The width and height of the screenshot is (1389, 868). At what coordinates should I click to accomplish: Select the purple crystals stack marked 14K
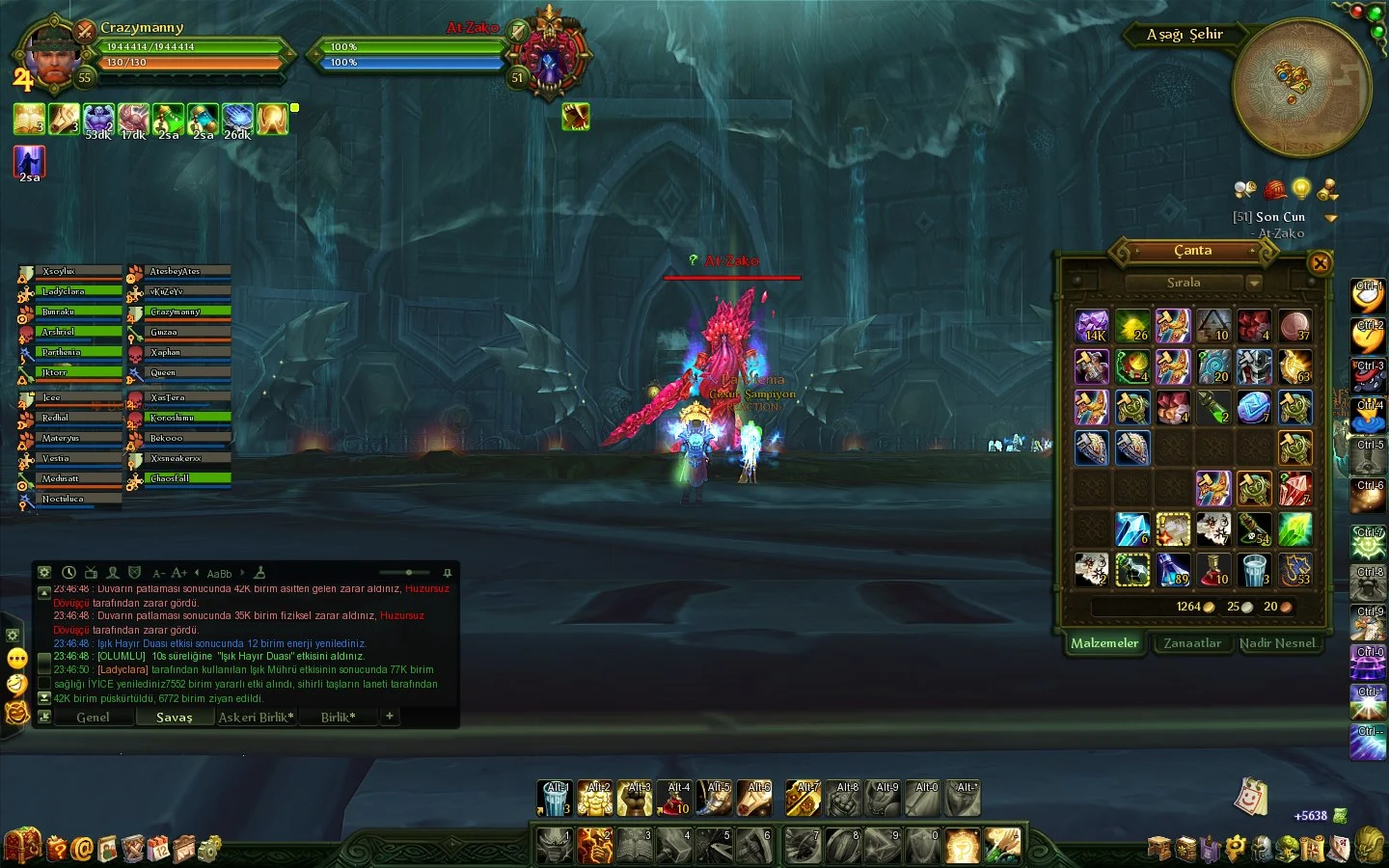[x=1092, y=326]
